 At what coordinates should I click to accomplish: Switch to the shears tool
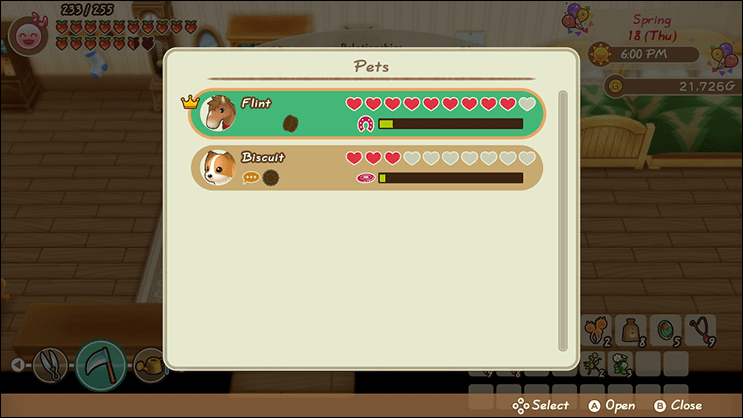(x=49, y=363)
